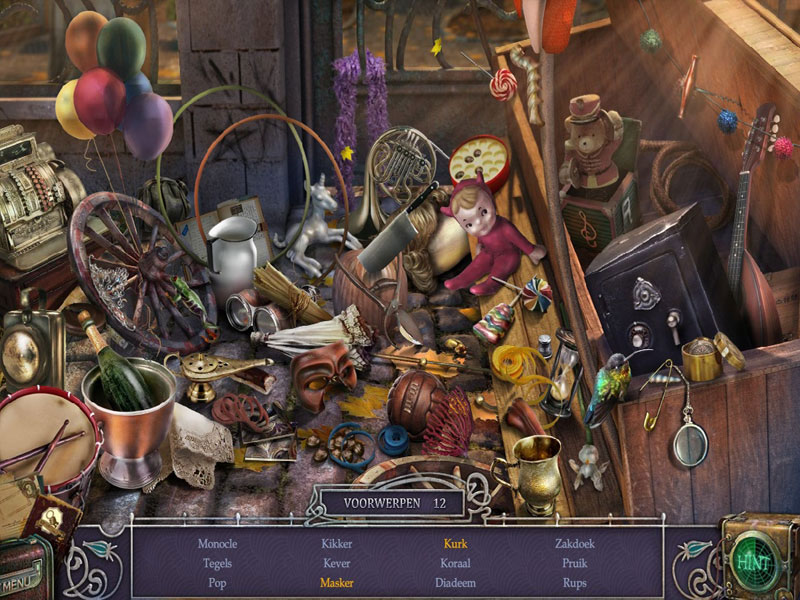Choose the Tegels word in the list
The width and height of the screenshot is (800, 600).
click(x=217, y=563)
